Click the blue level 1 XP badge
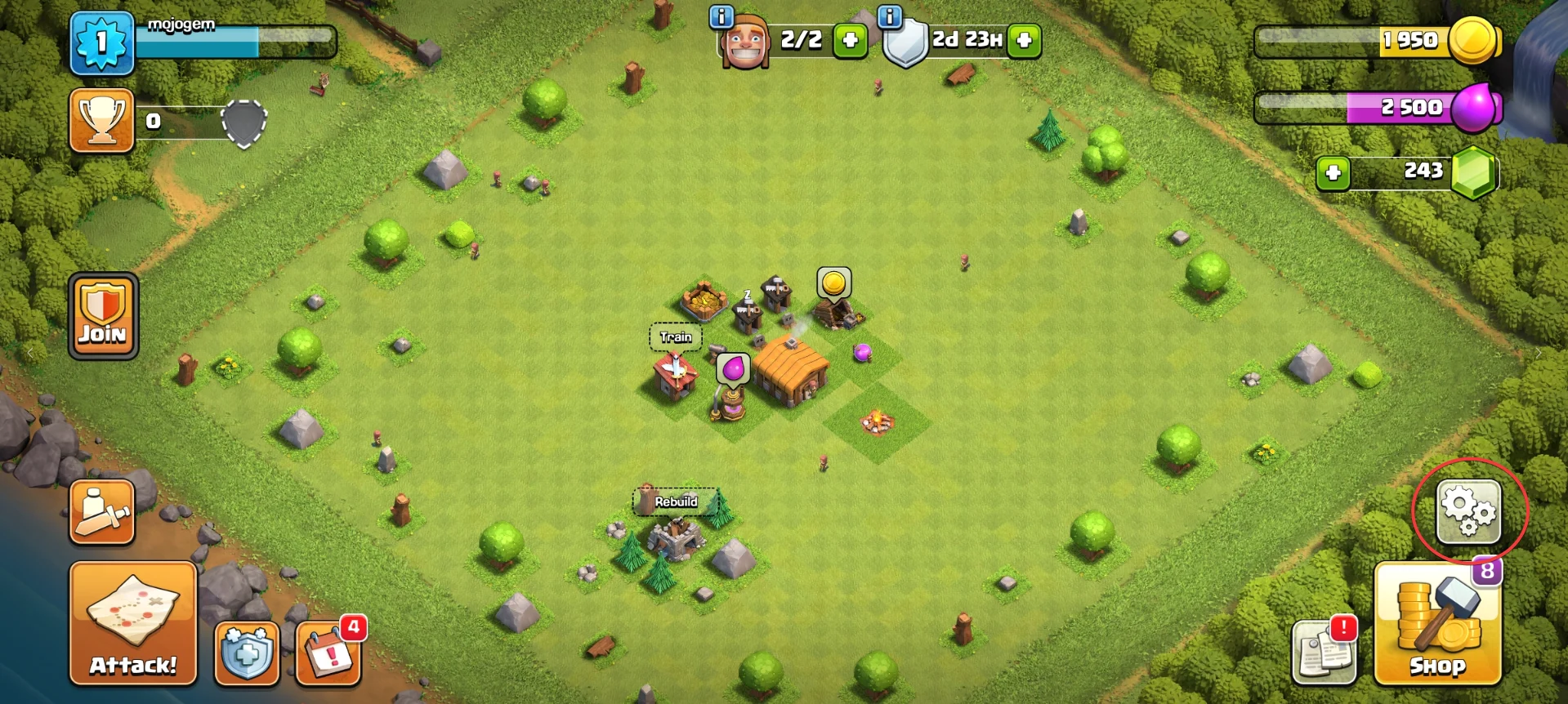The height and width of the screenshot is (704, 1568). tap(102, 42)
